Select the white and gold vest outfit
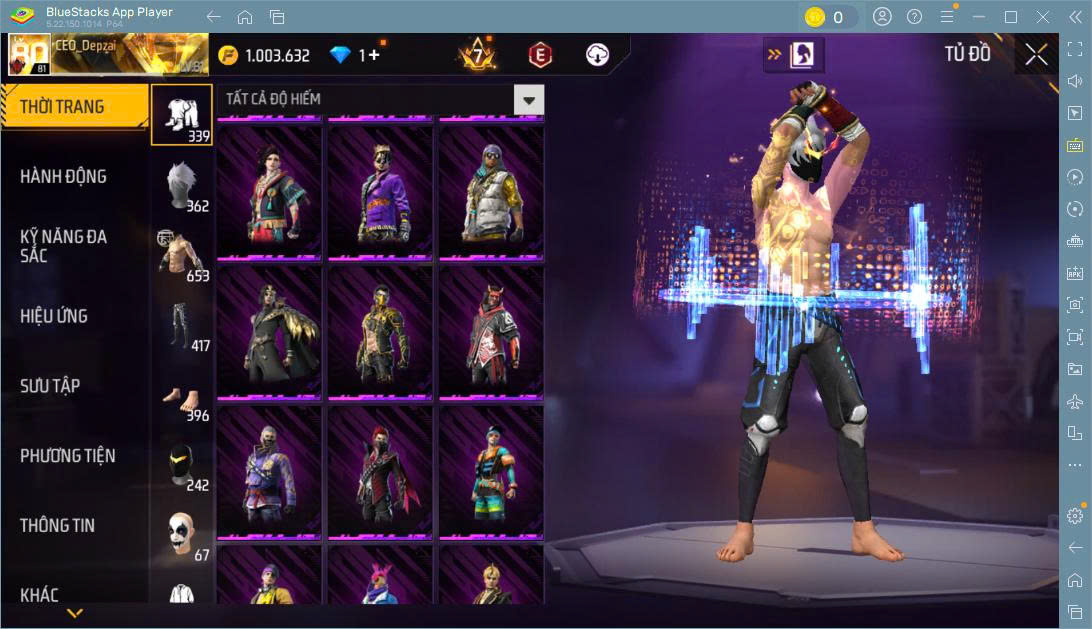This screenshot has width=1092, height=629. (491, 192)
